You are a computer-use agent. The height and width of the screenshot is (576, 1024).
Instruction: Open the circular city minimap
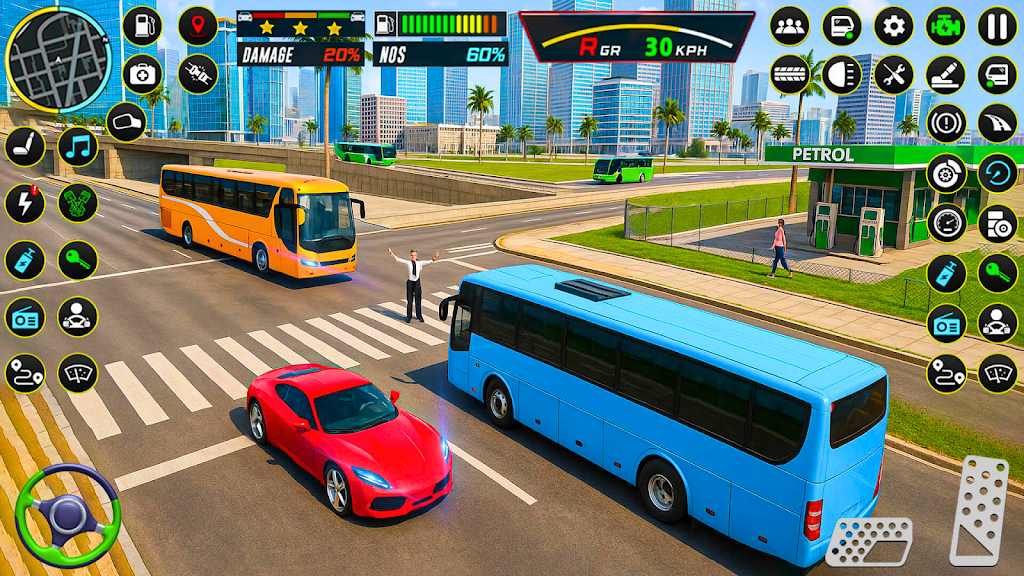[56, 57]
